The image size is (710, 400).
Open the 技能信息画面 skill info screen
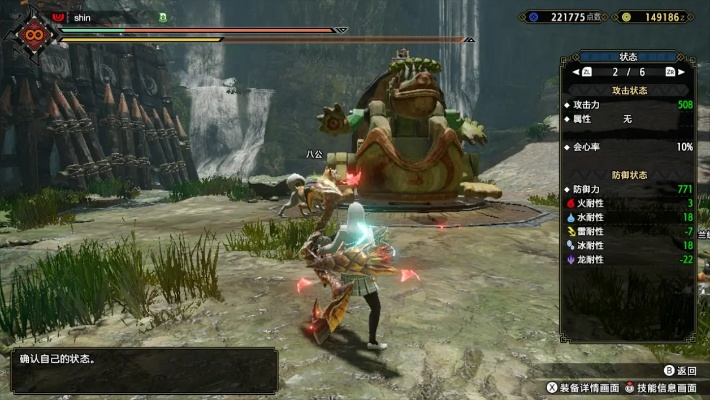[661, 386]
